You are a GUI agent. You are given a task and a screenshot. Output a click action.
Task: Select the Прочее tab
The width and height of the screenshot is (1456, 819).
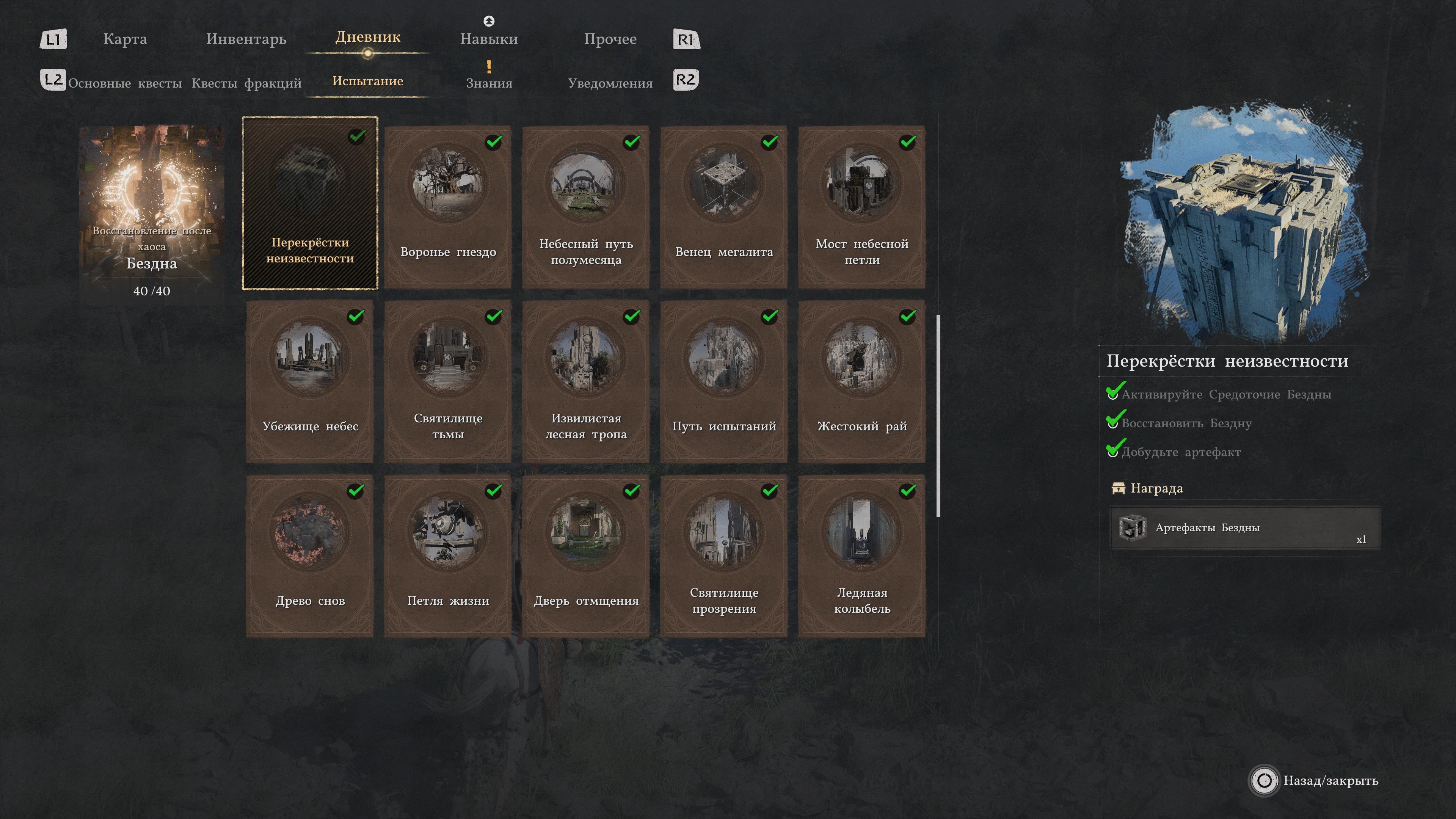click(x=610, y=39)
